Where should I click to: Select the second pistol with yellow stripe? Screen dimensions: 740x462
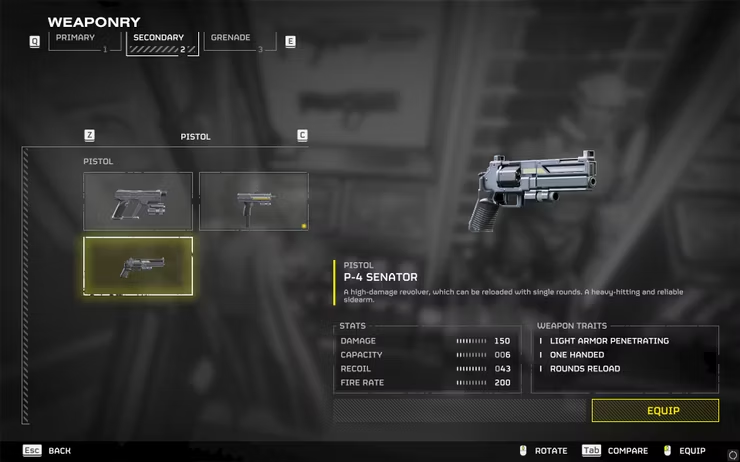253,201
